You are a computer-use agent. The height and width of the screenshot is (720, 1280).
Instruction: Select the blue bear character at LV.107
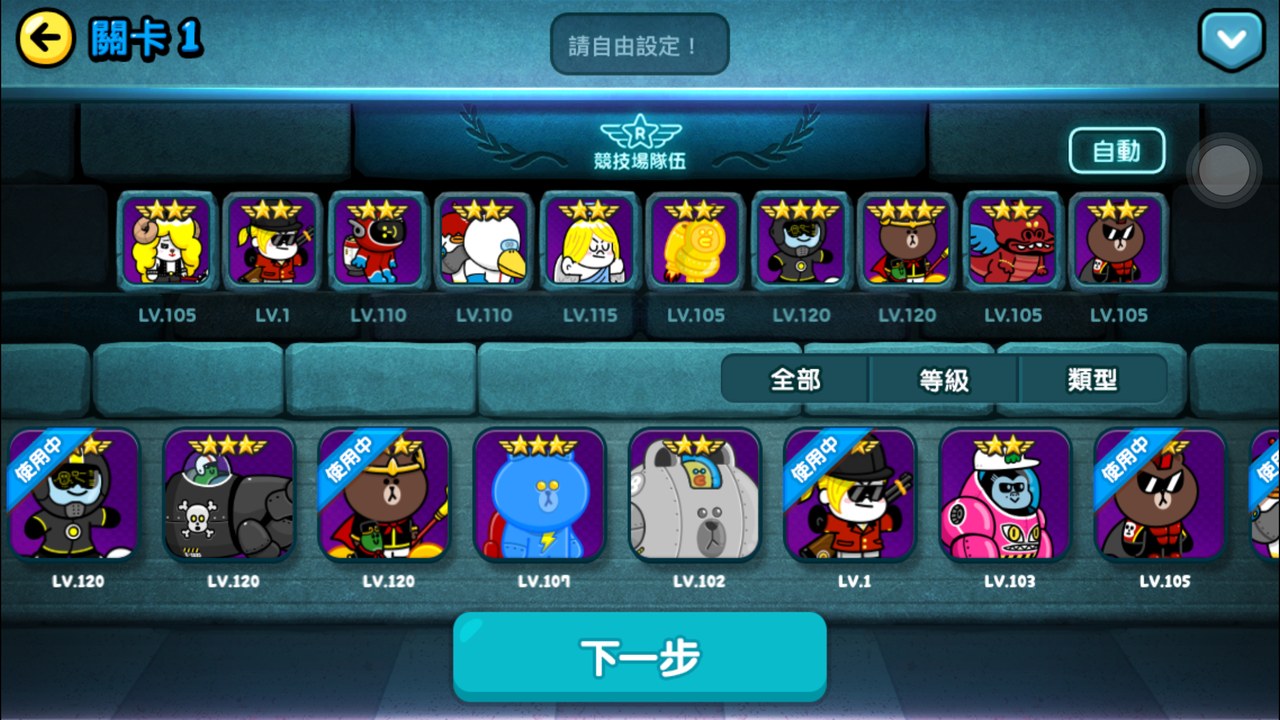pos(540,497)
